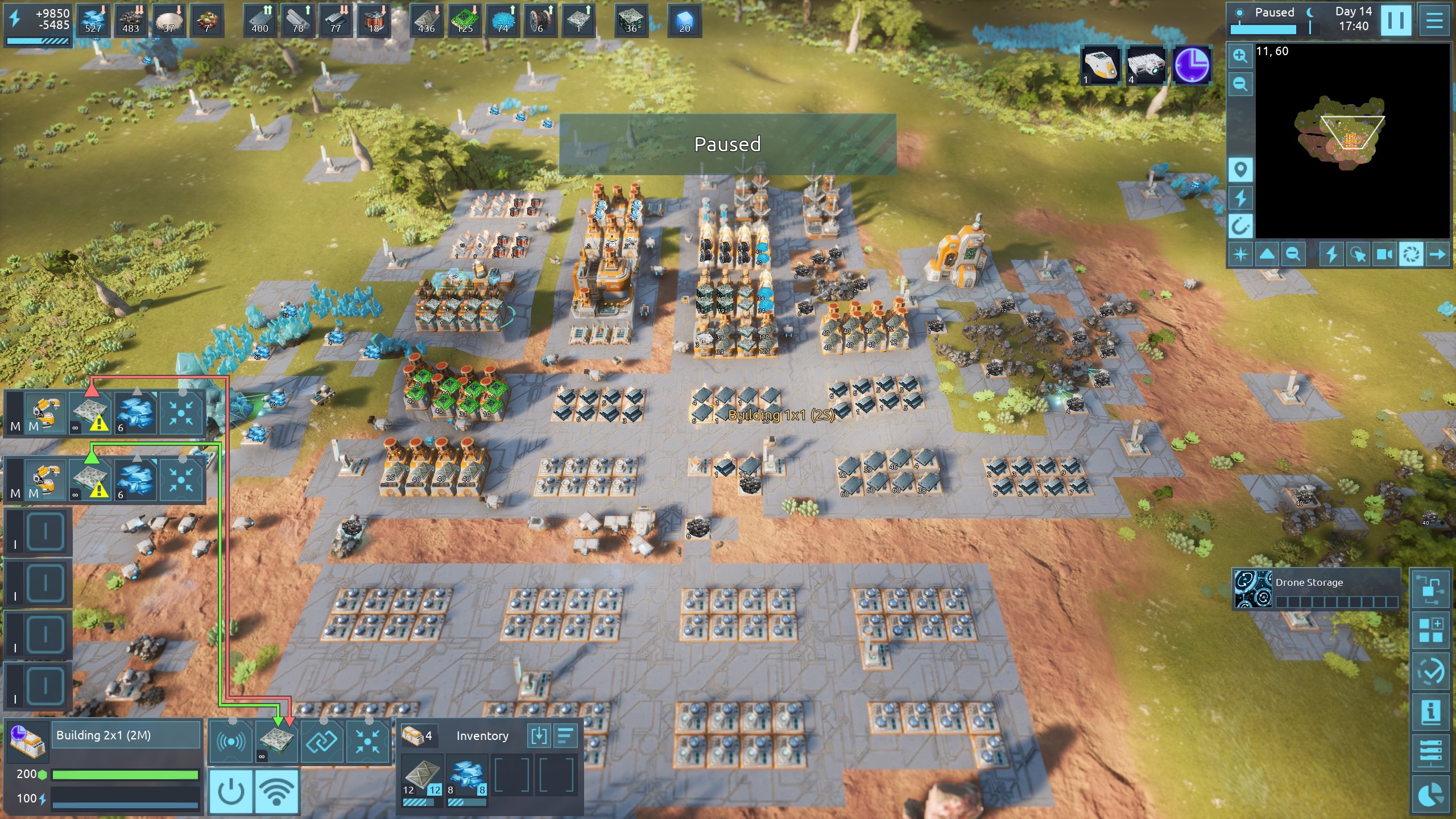The width and height of the screenshot is (1456, 819).
Task: Select the metal plate inventory slot
Action: coord(421,775)
